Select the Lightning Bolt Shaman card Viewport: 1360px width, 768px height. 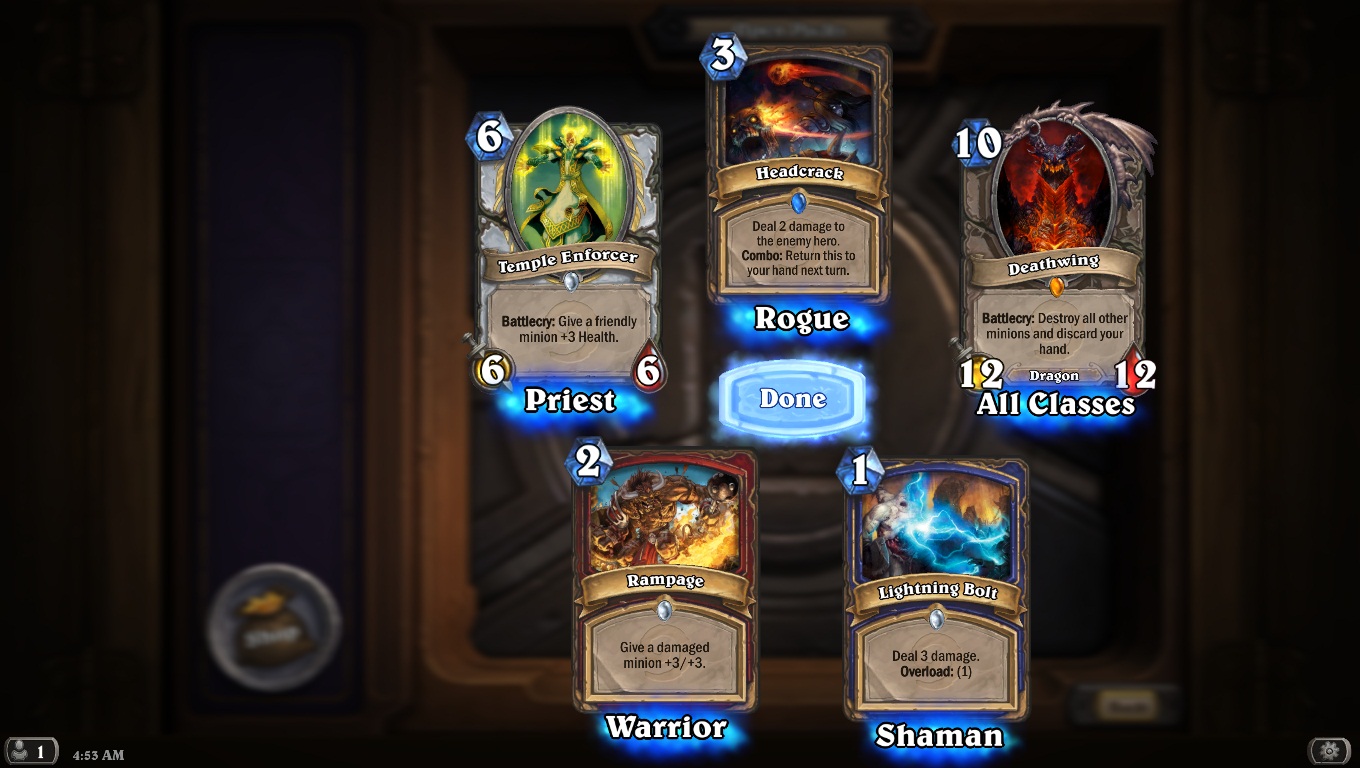[936, 580]
